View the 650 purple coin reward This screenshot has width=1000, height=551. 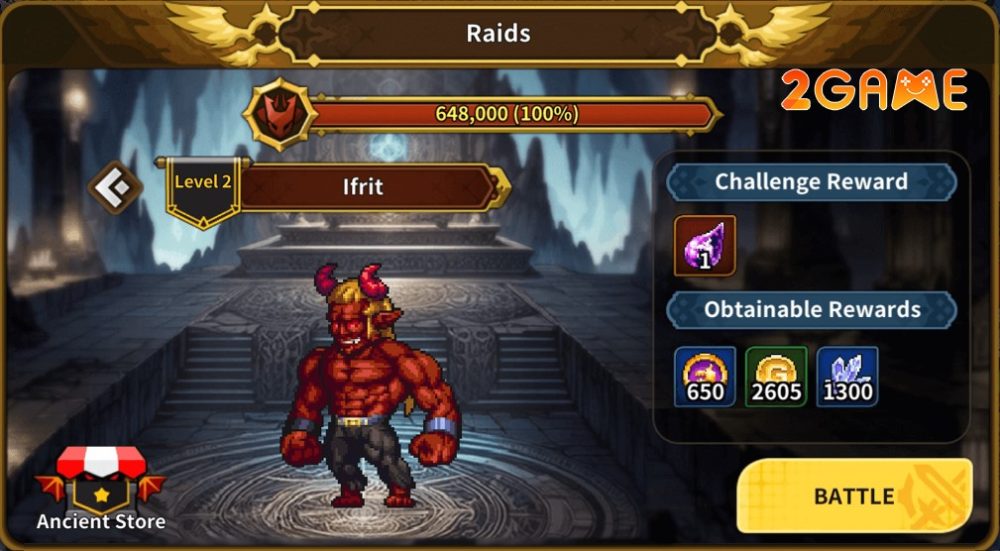[705, 376]
